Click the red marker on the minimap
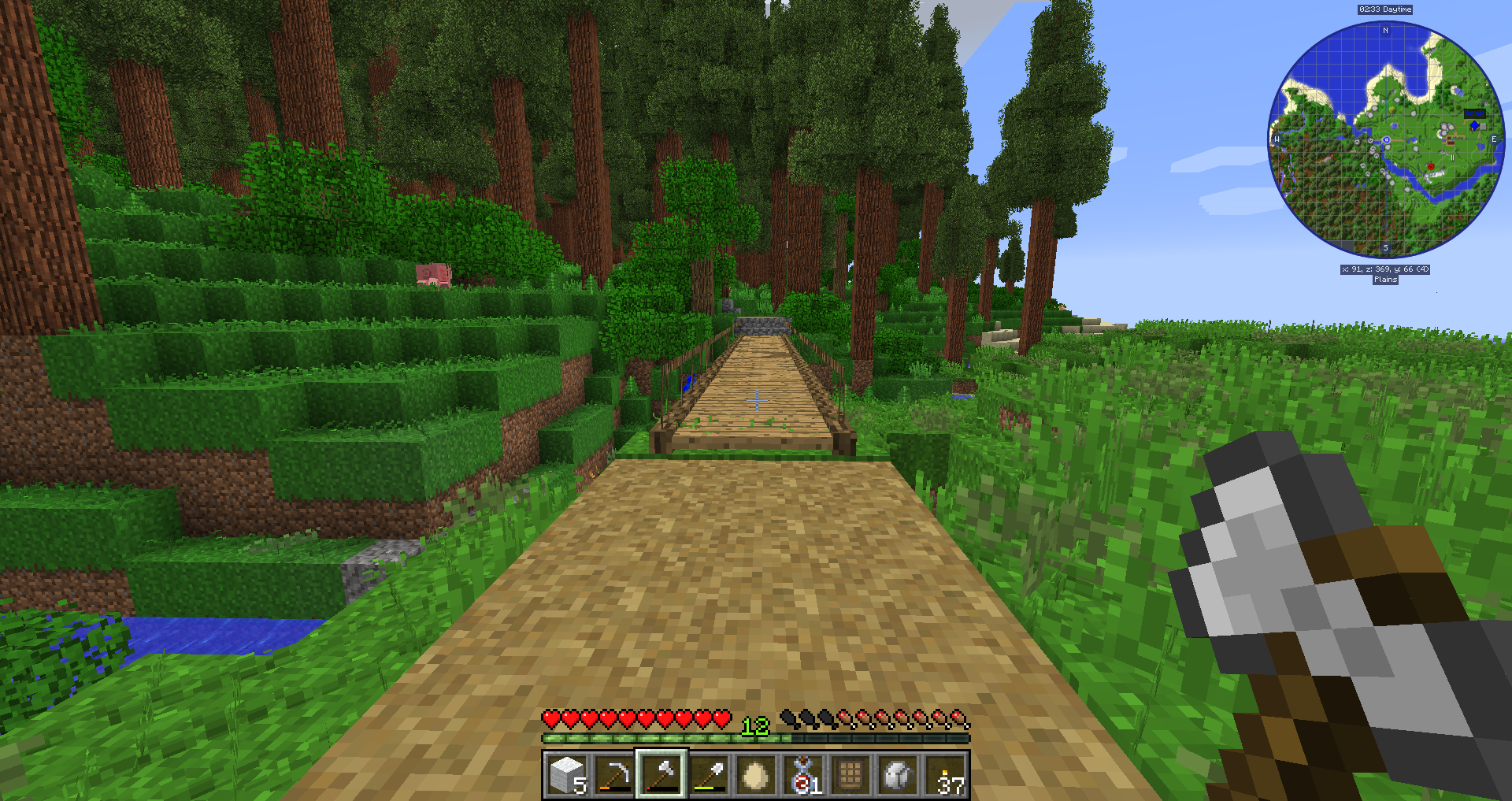The image size is (1512, 801). pos(1431,166)
